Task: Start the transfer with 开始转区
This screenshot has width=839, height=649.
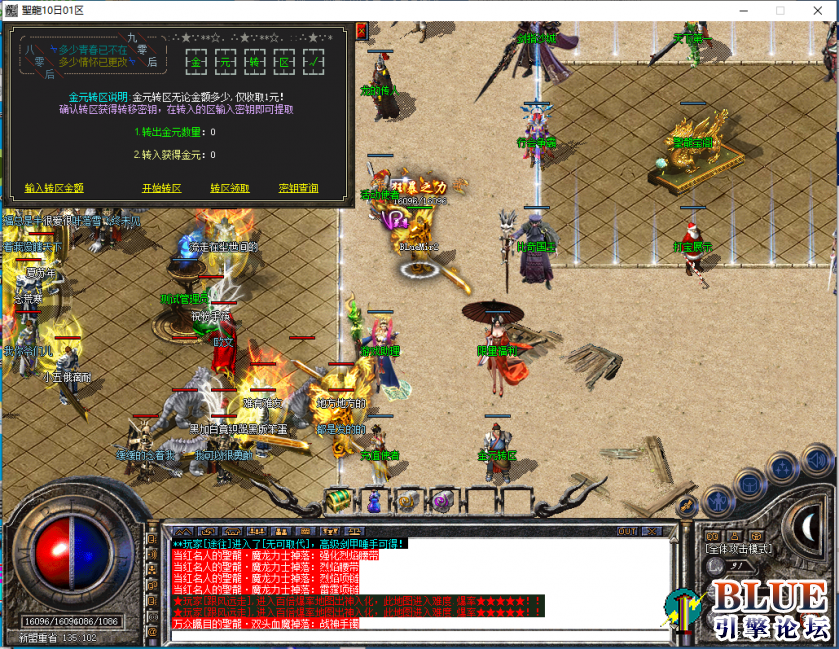Action: (161, 188)
